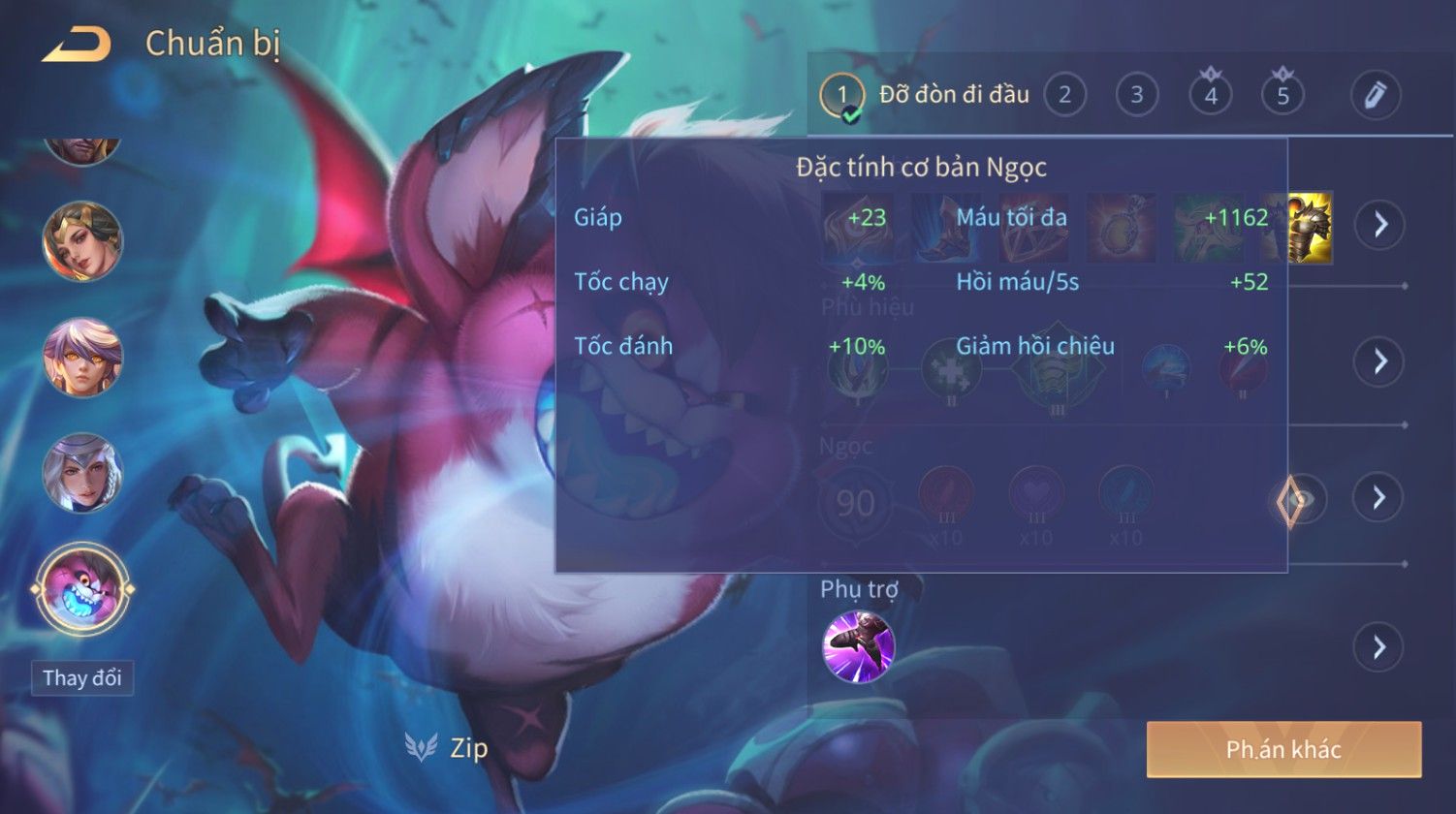
Task: Select loadout preset 3
Action: pyautogui.click(x=1136, y=95)
